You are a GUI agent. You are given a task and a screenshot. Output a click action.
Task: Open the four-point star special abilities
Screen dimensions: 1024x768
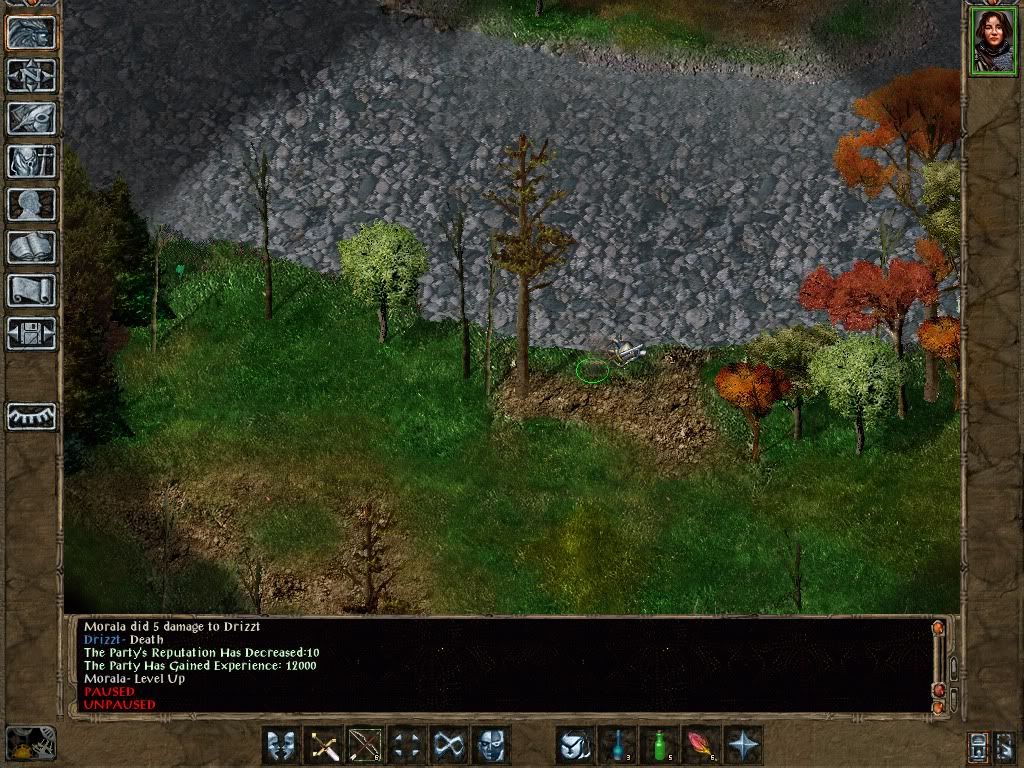(744, 746)
